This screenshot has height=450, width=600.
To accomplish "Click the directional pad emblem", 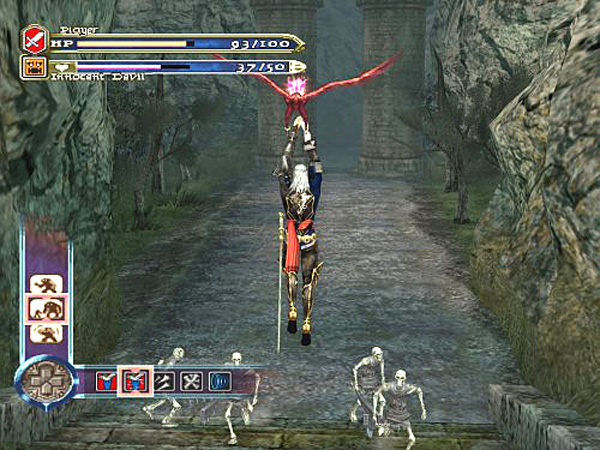I will click(x=42, y=380).
